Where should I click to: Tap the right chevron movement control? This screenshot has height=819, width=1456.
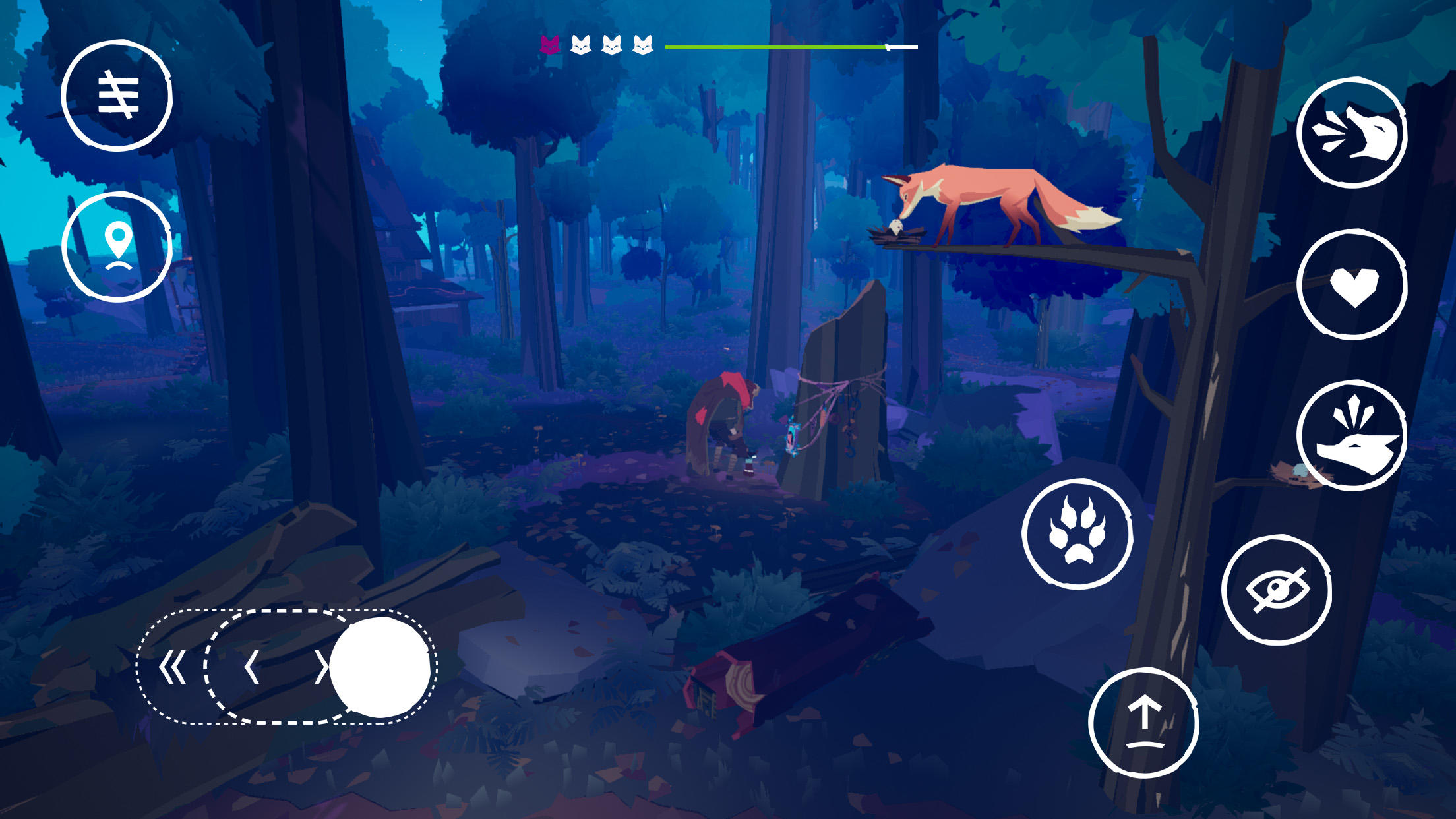click(323, 668)
